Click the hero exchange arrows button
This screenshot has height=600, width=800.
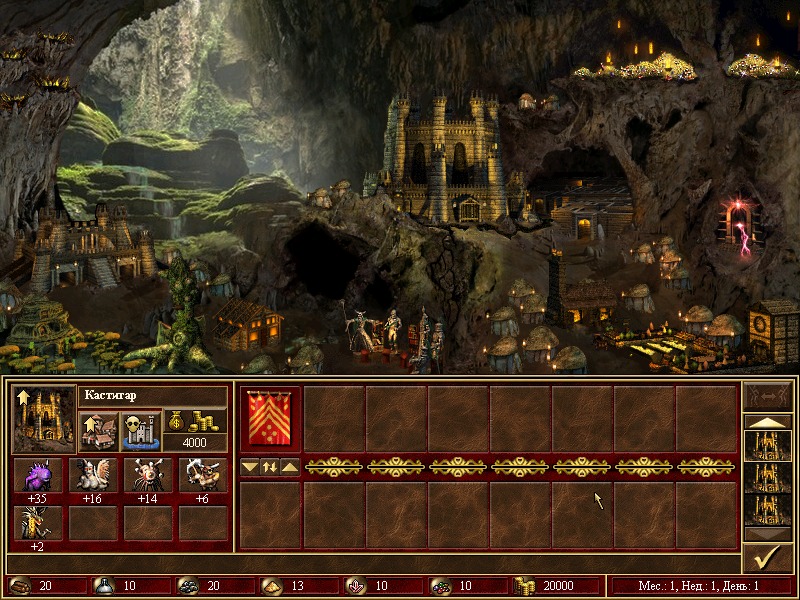click(x=768, y=394)
